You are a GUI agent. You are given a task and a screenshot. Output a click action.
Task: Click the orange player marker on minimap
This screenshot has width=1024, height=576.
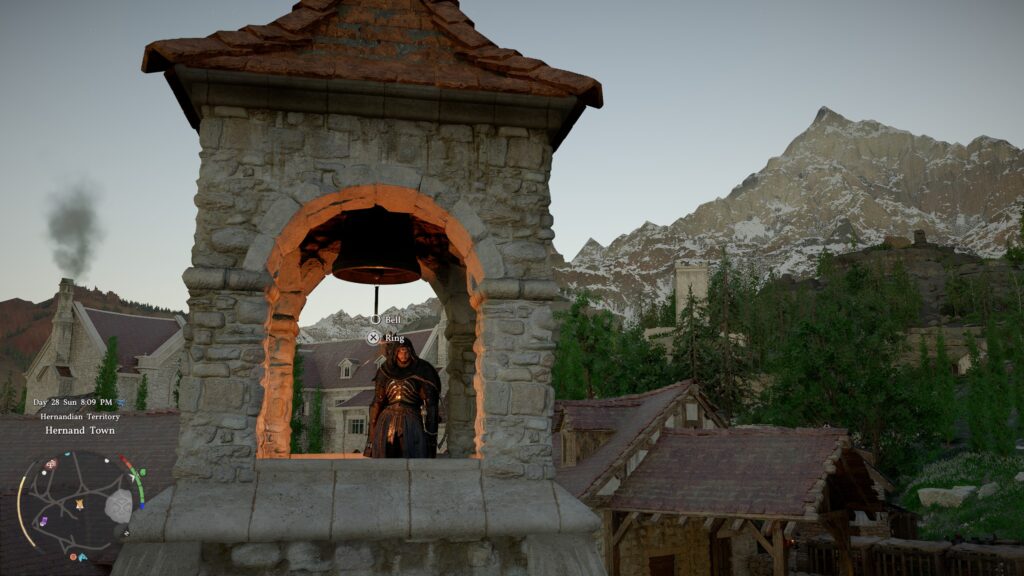pyautogui.click(x=78, y=504)
